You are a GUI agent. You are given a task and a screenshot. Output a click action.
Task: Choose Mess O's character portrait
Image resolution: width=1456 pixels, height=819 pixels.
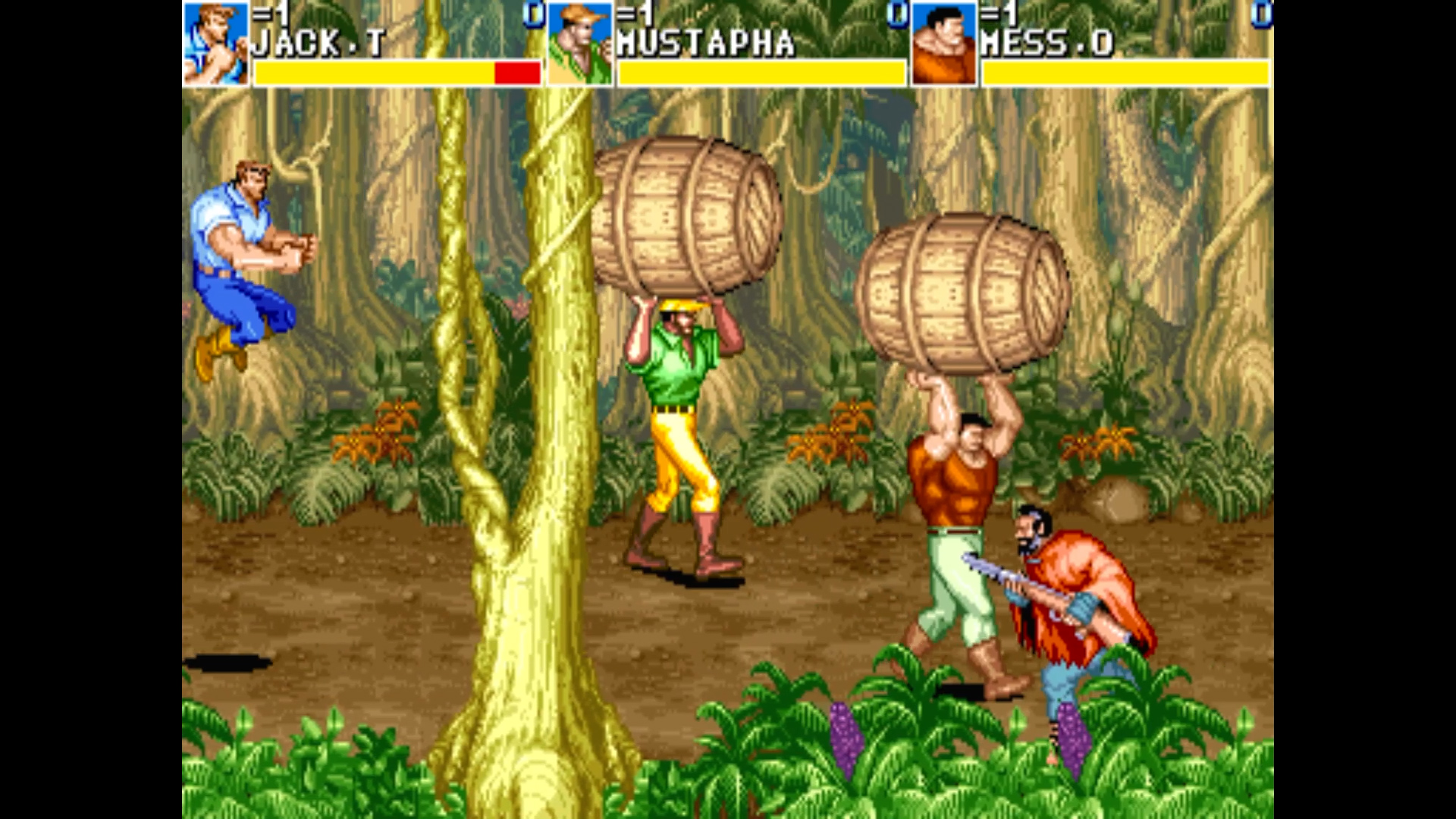coord(943,43)
